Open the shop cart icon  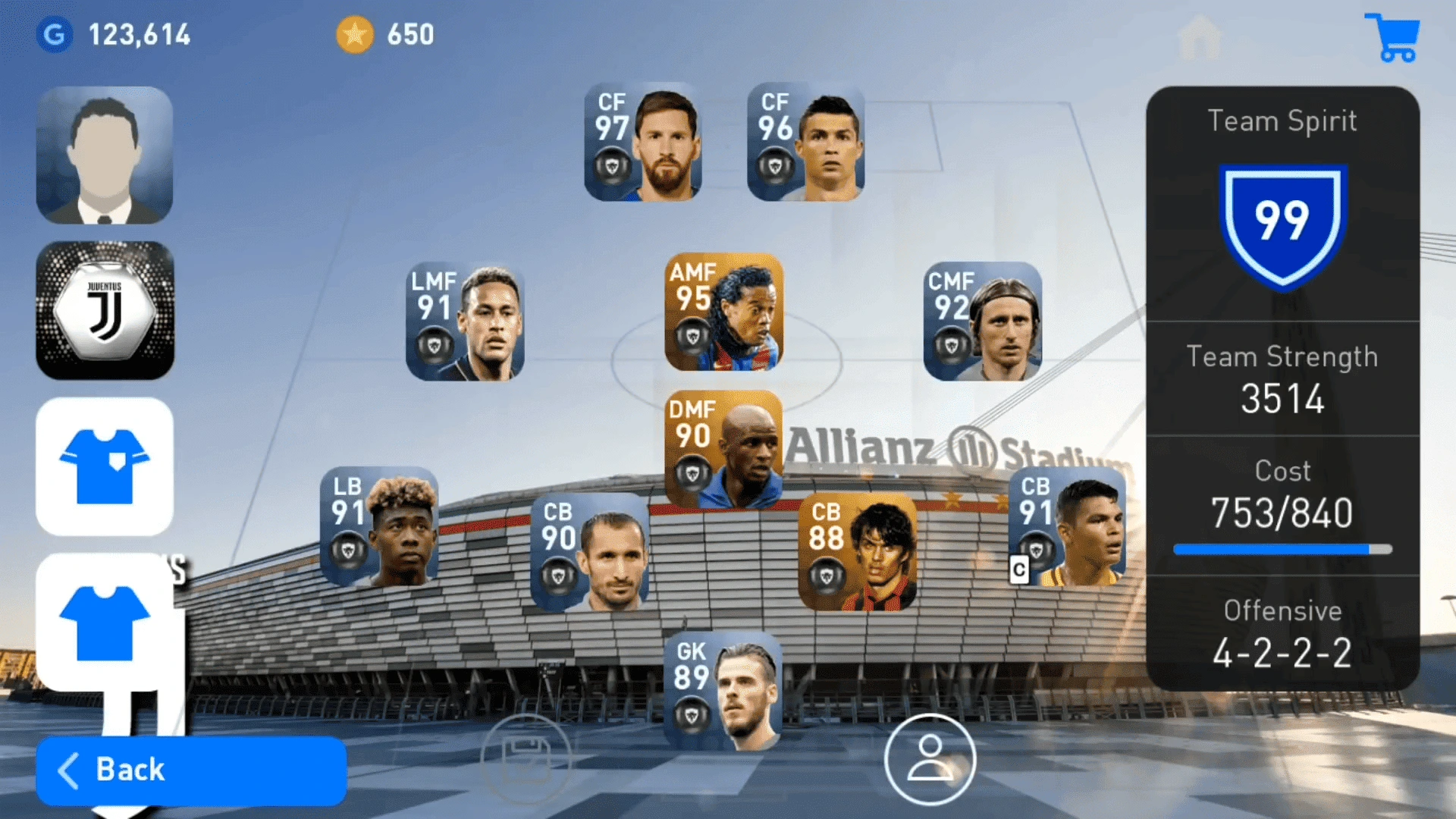click(1392, 37)
